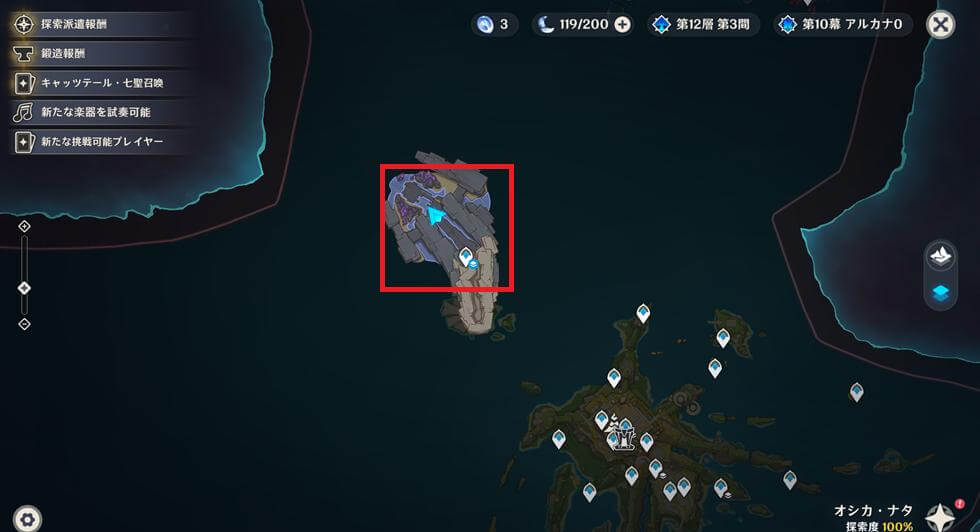
Task: Click the zoom slider's middle handle
Action: (x=25, y=288)
